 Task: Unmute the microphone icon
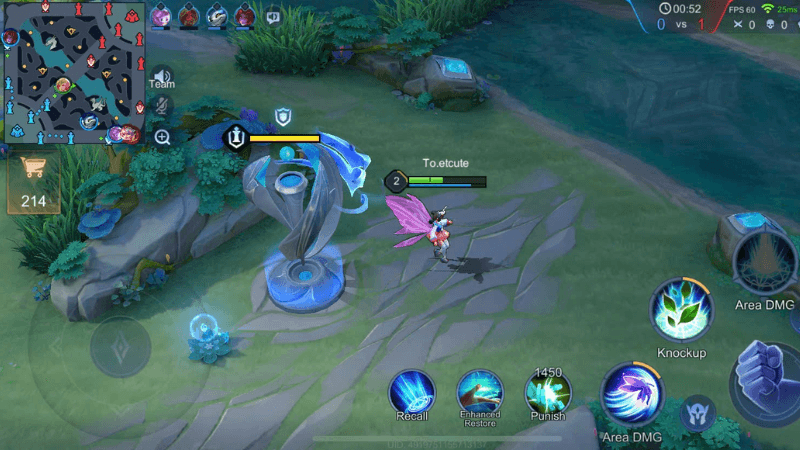click(x=162, y=105)
